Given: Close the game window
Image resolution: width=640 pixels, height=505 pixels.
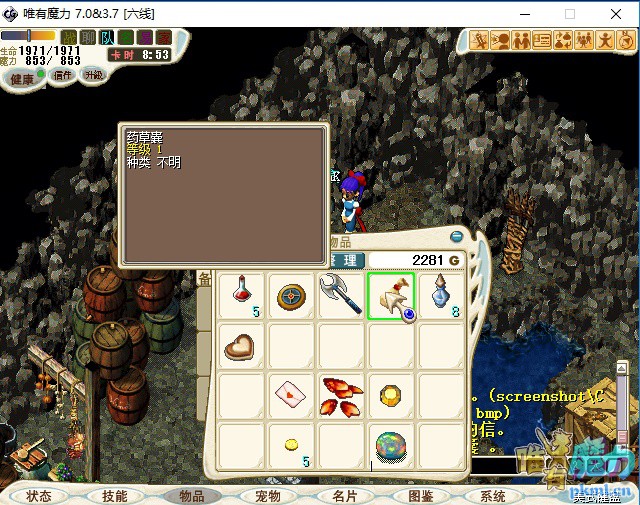Looking at the screenshot, I should click(x=616, y=14).
